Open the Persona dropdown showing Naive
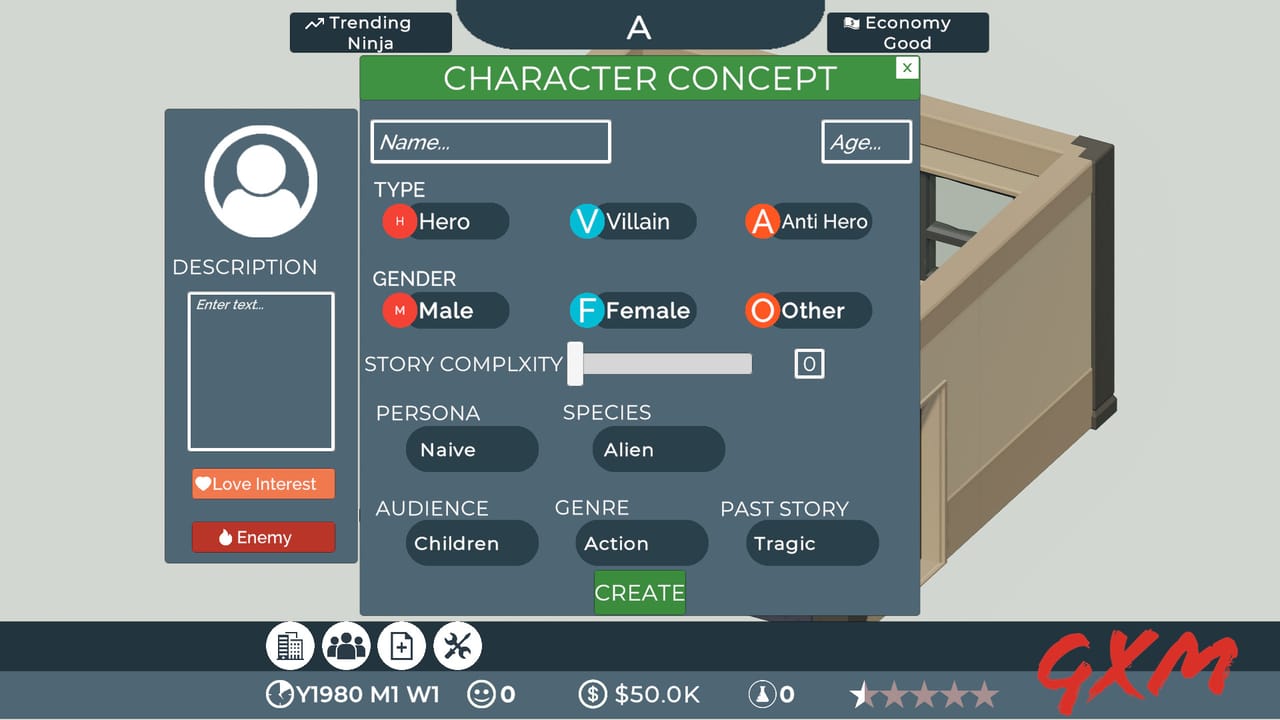The image size is (1280, 720). tap(471, 449)
